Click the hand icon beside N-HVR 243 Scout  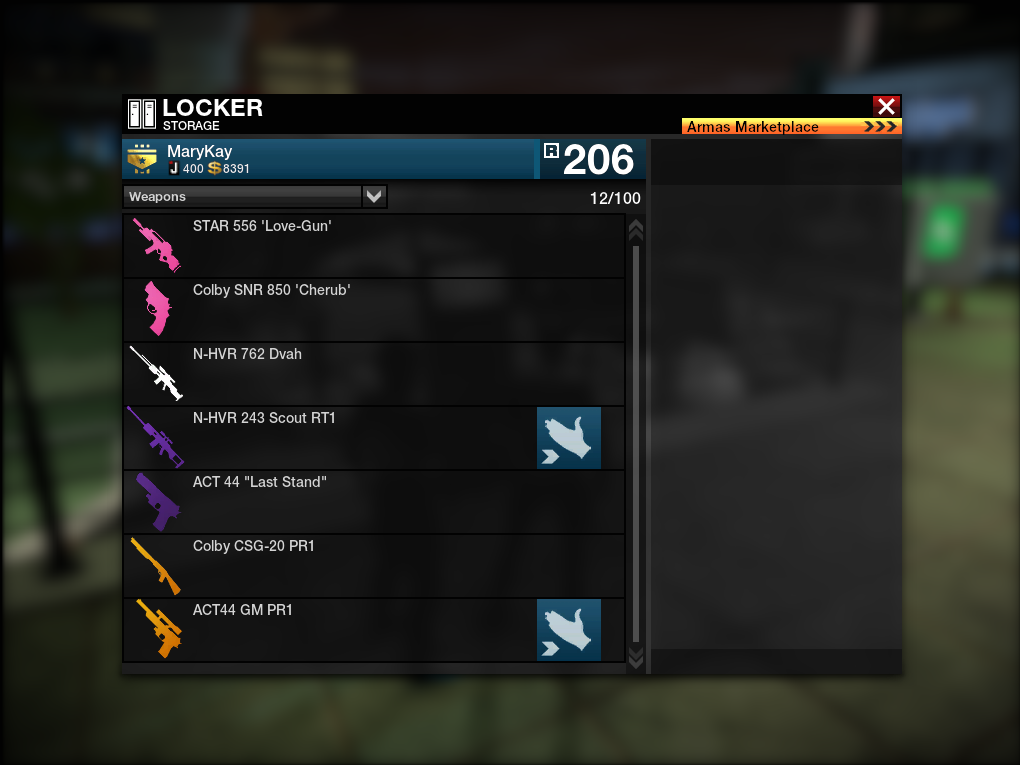click(569, 438)
